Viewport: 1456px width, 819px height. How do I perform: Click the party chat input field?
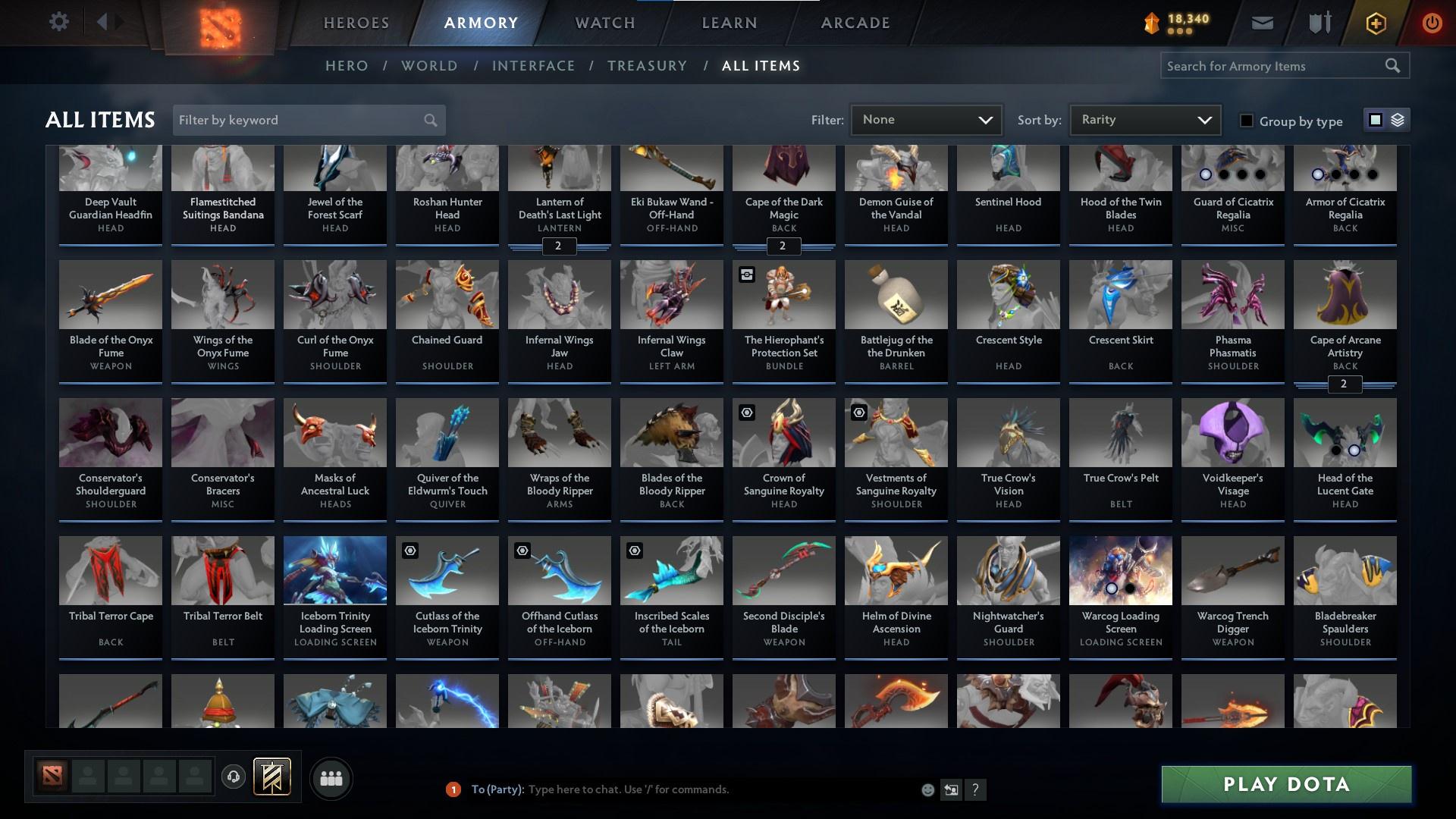coord(682,789)
